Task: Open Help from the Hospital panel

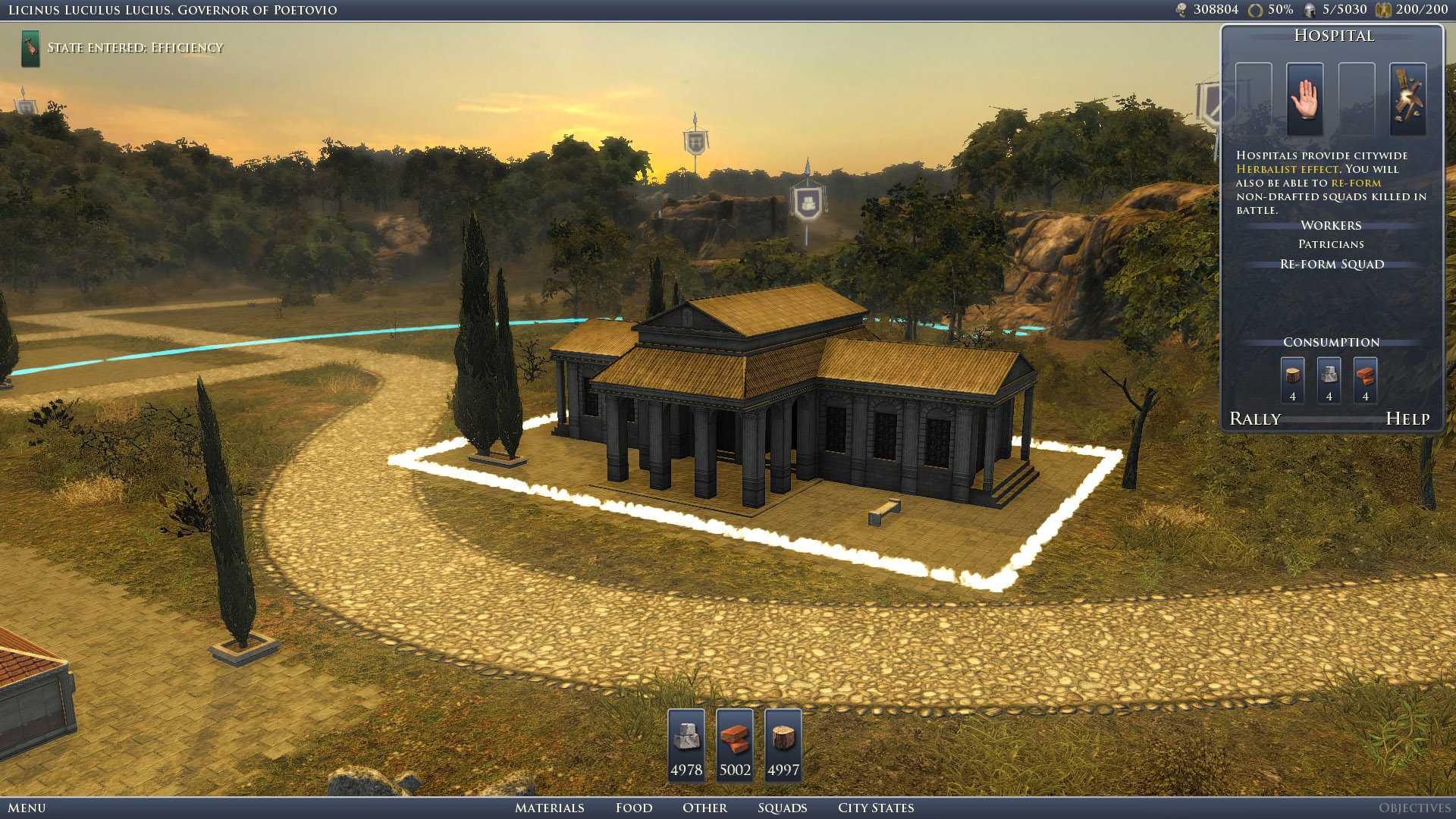Action: tap(1409, 419)
